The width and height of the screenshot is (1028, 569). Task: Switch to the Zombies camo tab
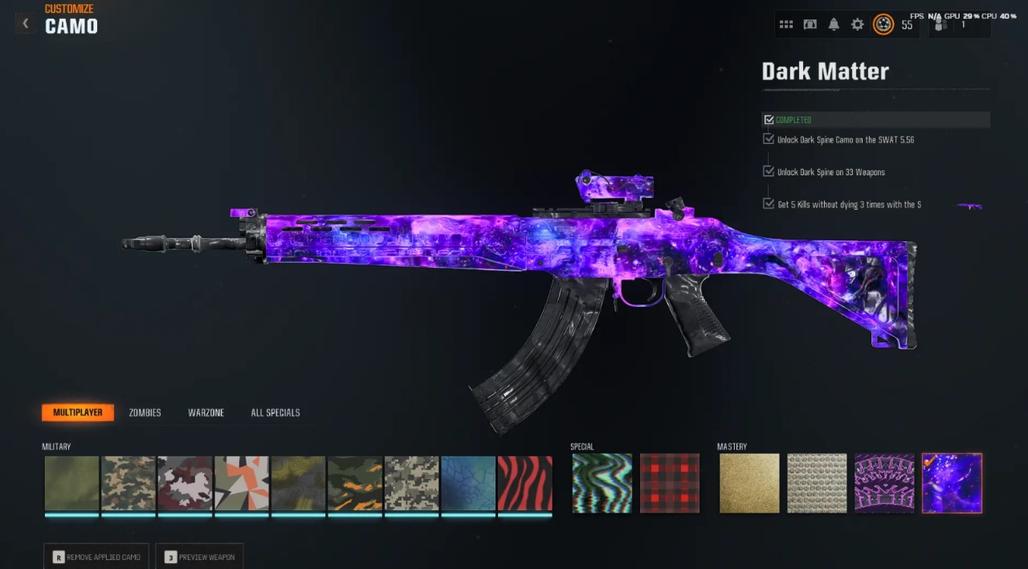click(145, 413)
